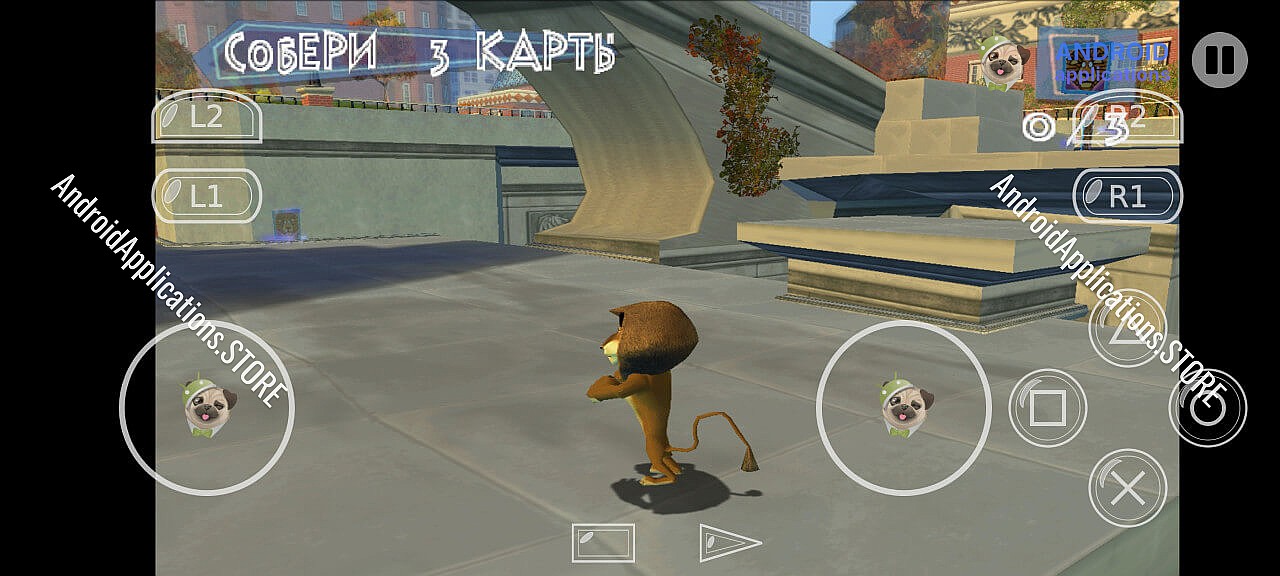The width and height of the screenshot is (1280, 576).
Task: Tap the right analog stick pug
Action: coord(905,407)
